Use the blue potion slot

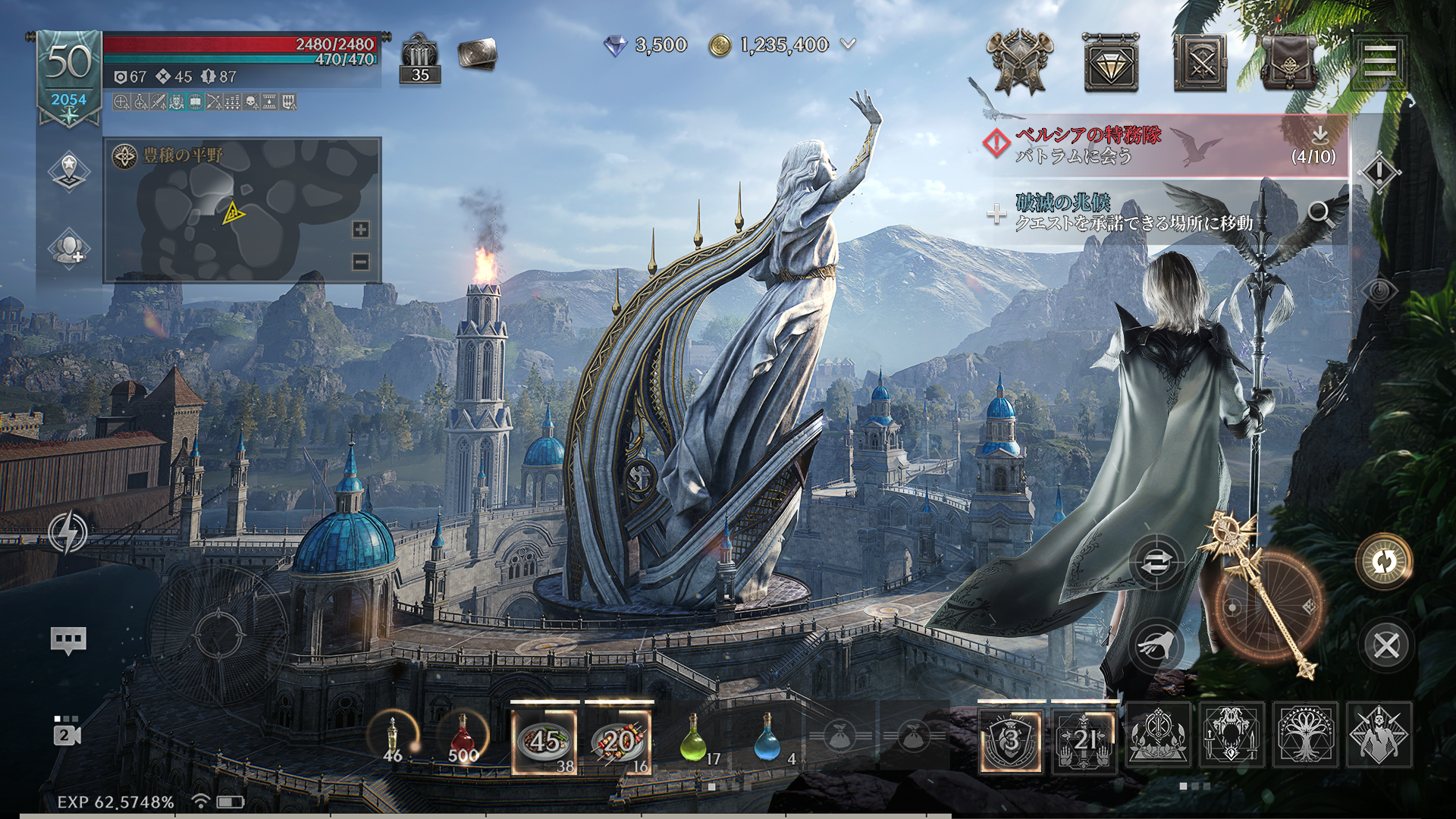pos(767,737)
